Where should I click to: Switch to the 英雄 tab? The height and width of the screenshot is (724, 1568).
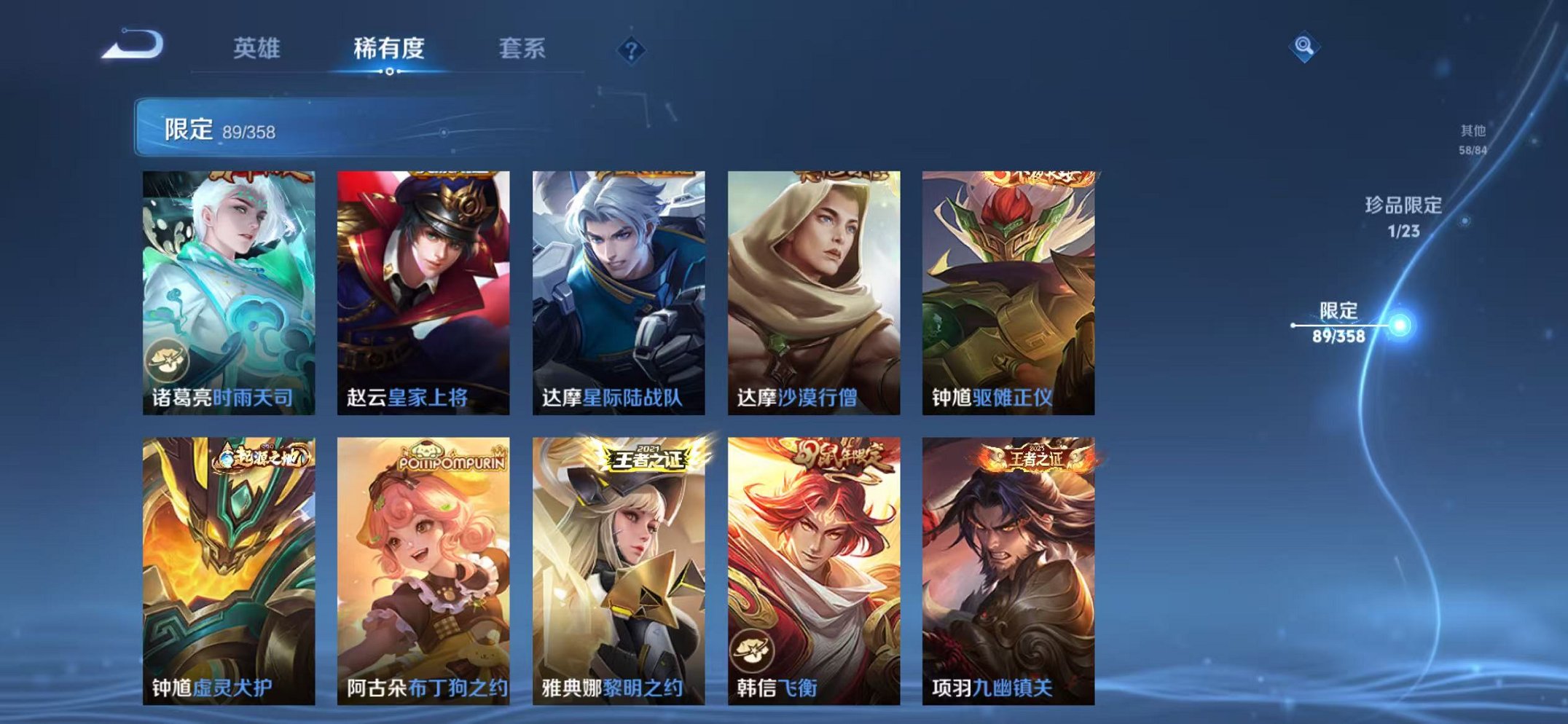click(x=259, y=45)
